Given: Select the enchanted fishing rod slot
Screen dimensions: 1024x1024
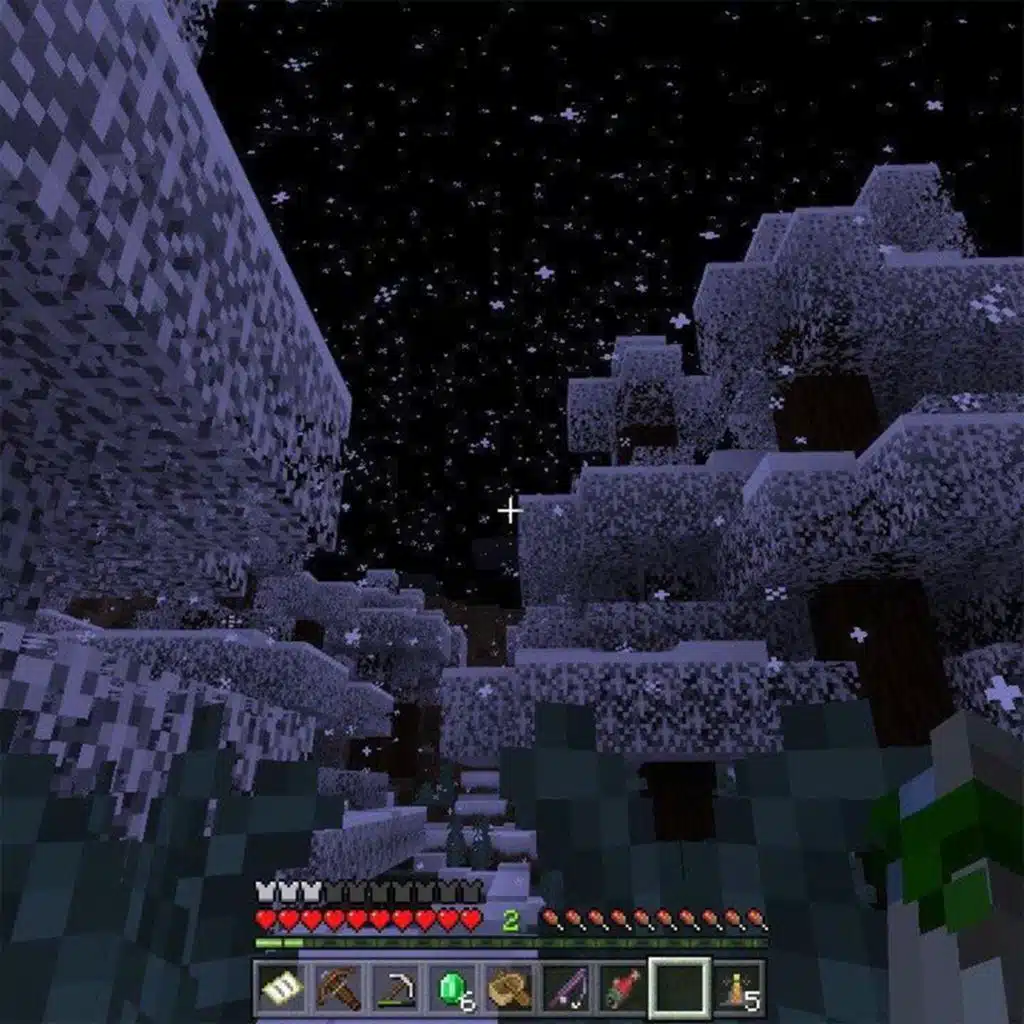Looking at the screenshot, I should (567, 988).
